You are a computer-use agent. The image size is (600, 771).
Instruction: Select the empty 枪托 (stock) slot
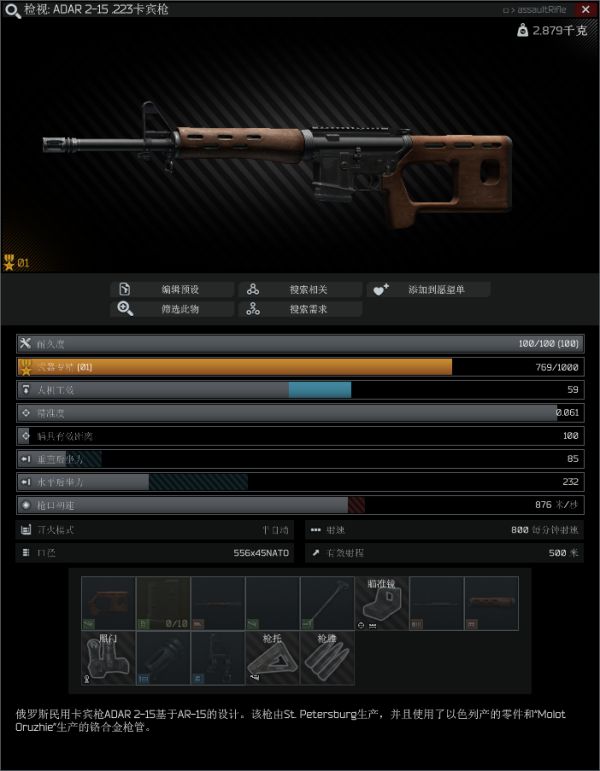click(x=273, y=657)
